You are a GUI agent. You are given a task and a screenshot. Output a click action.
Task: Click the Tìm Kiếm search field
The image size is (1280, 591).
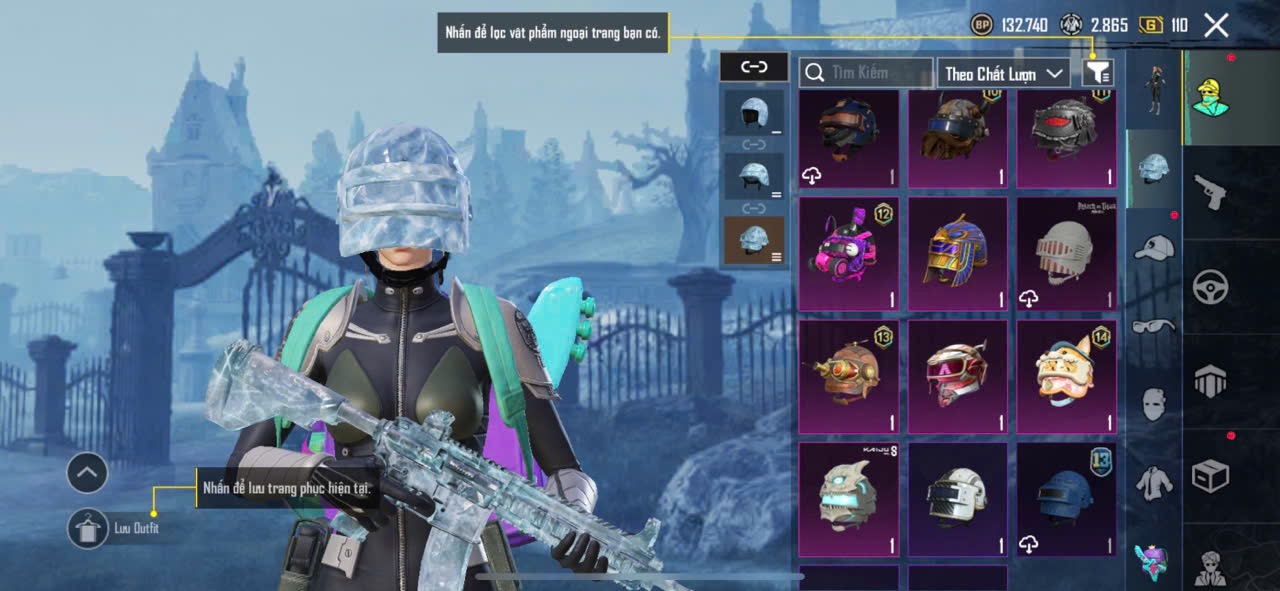[866, 73]
